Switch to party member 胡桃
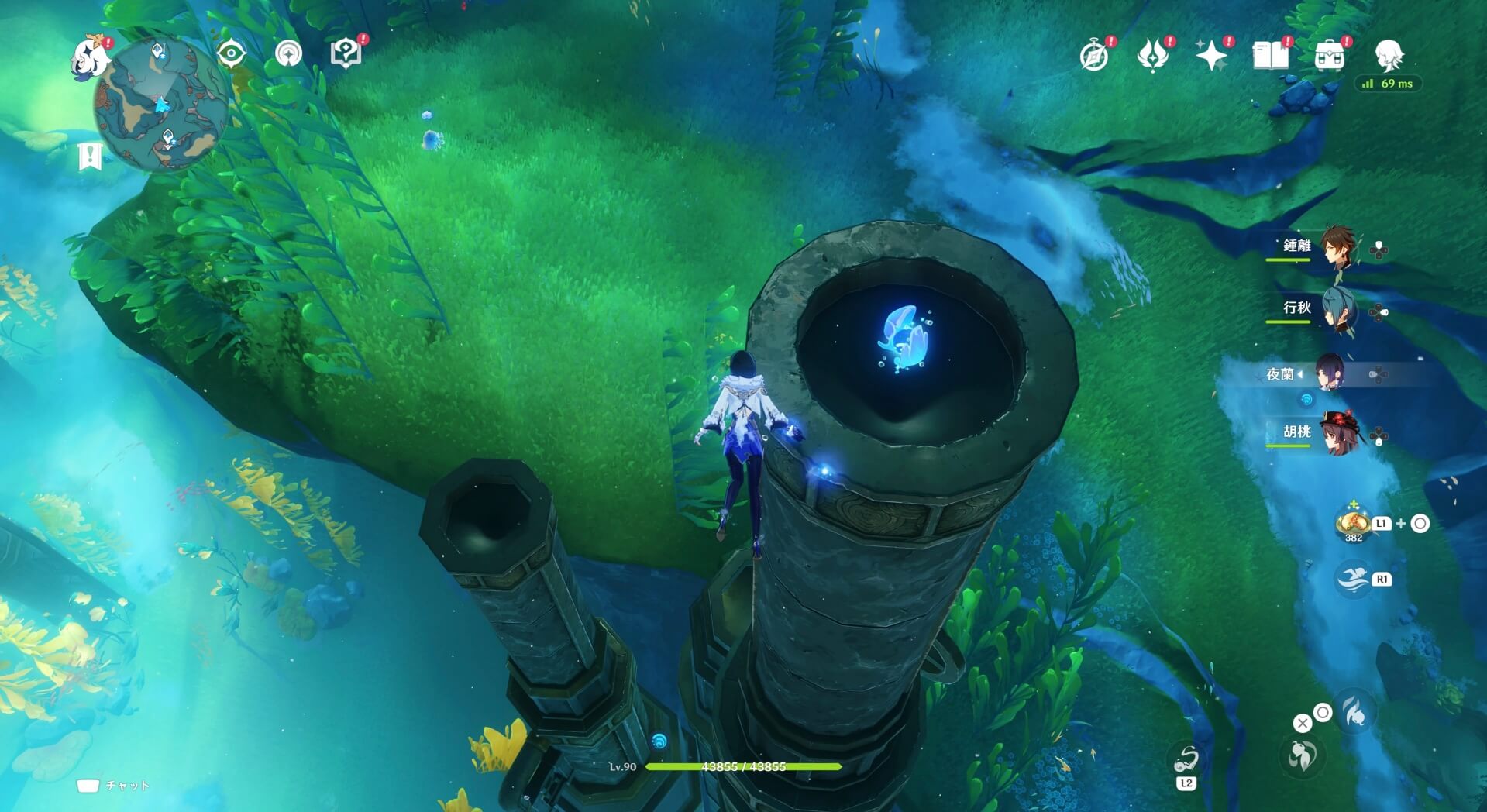 click(x=1336, y=433)
